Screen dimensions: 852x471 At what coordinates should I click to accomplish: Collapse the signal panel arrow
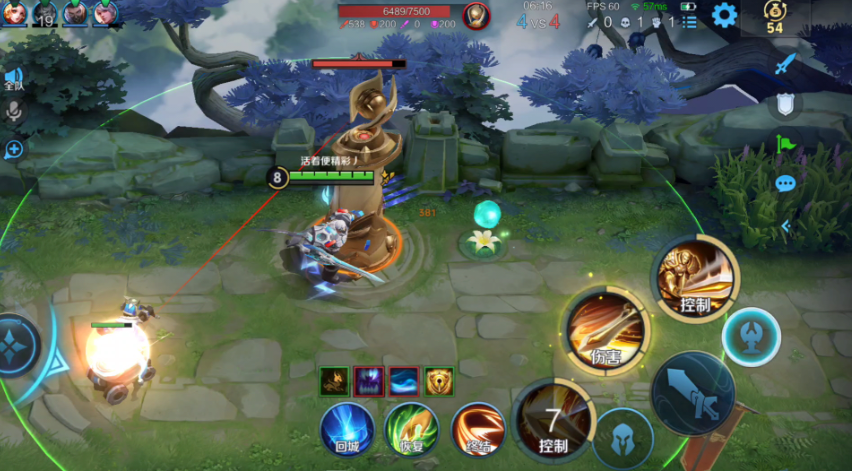point(785,226)
